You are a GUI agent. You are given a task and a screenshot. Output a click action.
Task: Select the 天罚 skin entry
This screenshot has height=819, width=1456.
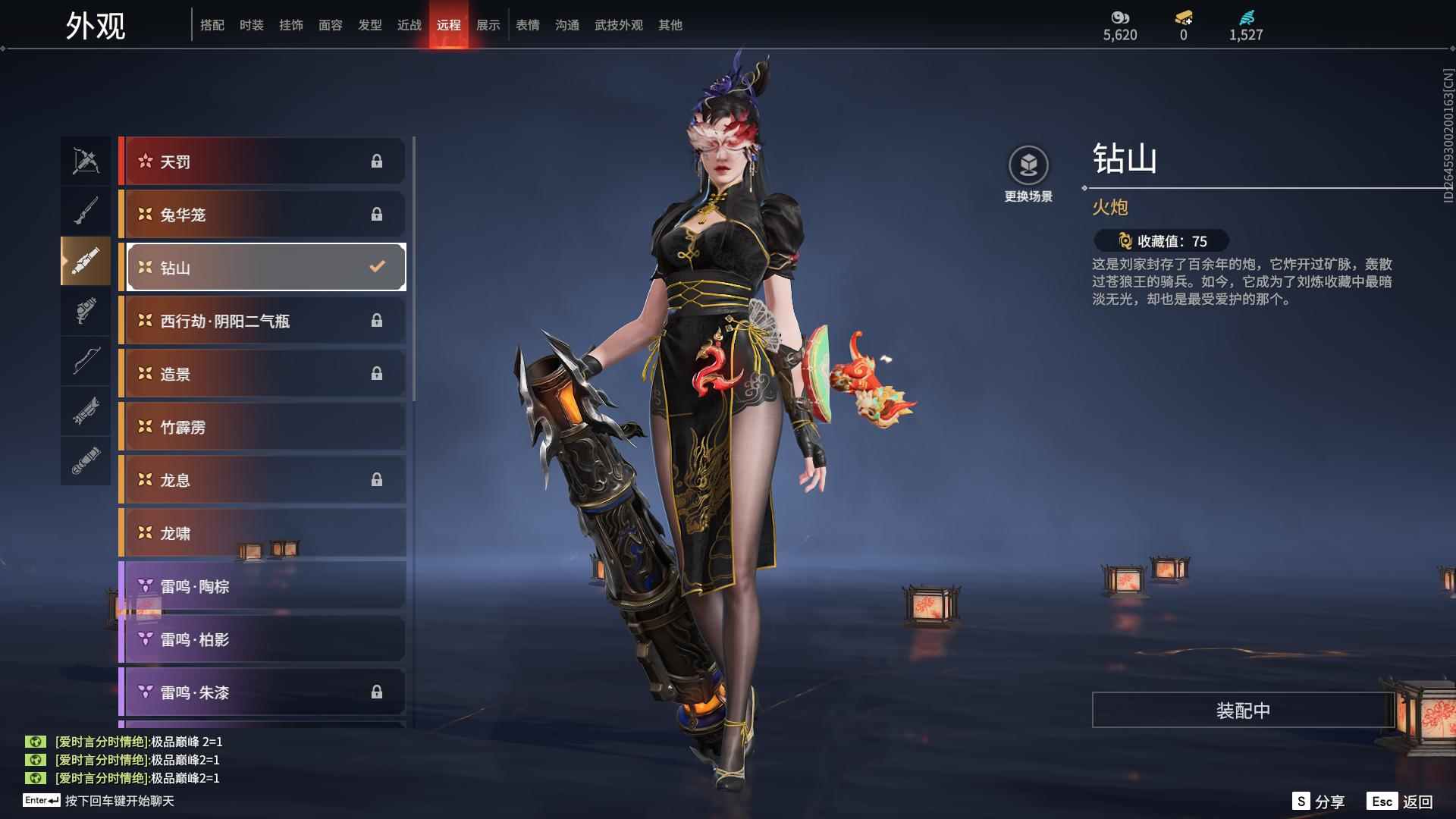pyautogui.click(x=262, y=162)
